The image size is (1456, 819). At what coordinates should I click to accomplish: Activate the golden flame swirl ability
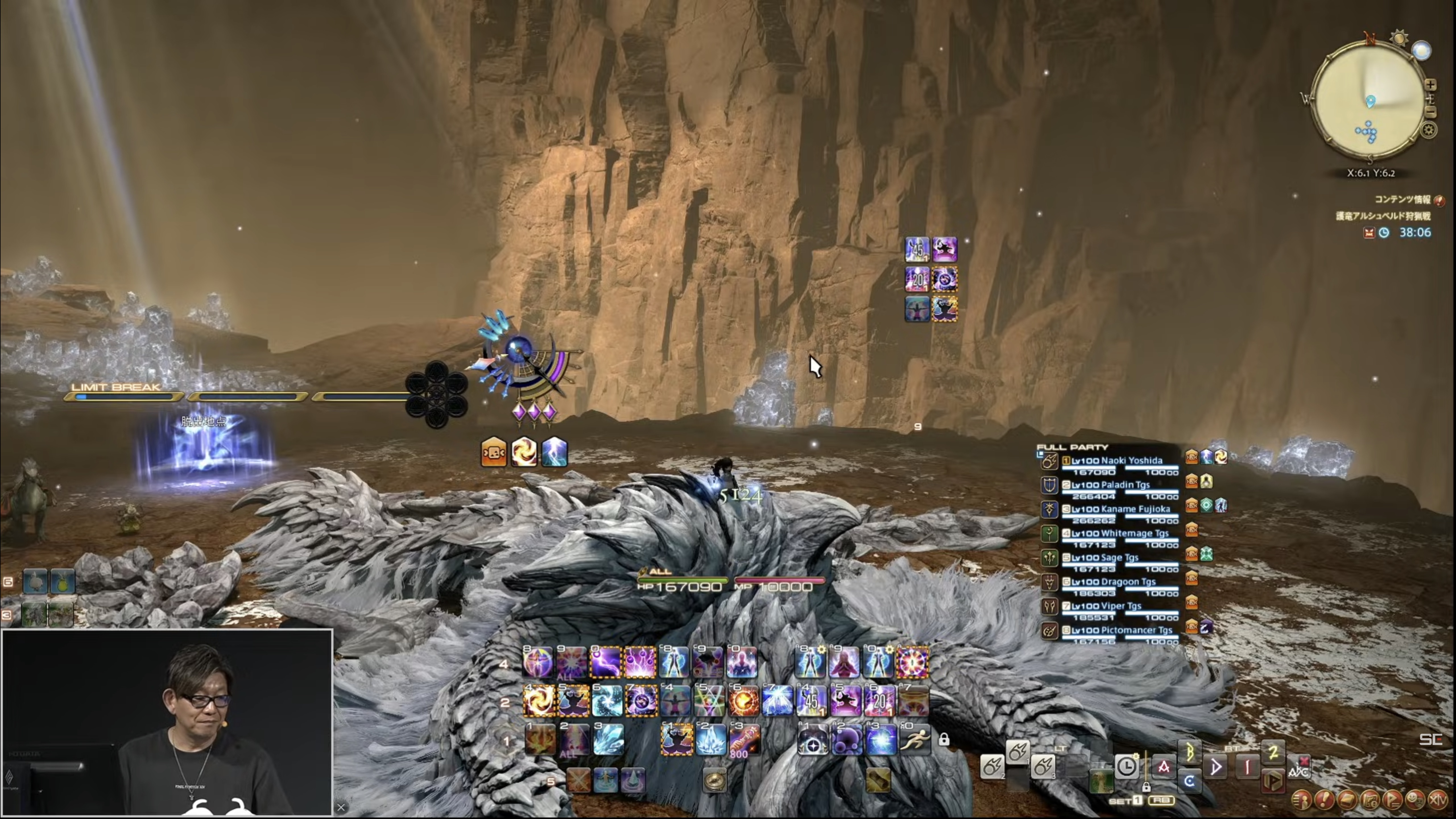point(538,701)
